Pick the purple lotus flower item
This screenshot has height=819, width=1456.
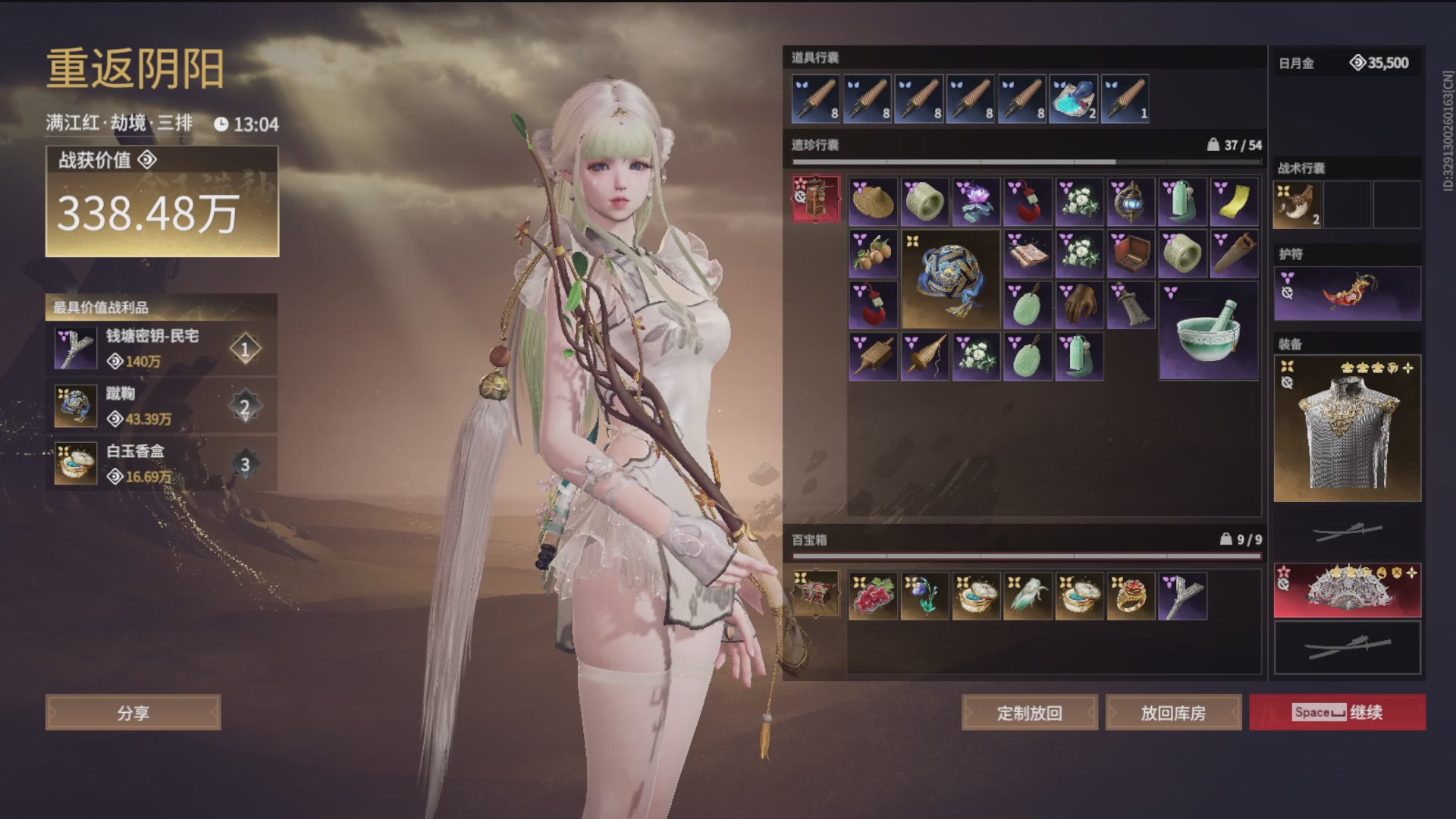(976, 202)
